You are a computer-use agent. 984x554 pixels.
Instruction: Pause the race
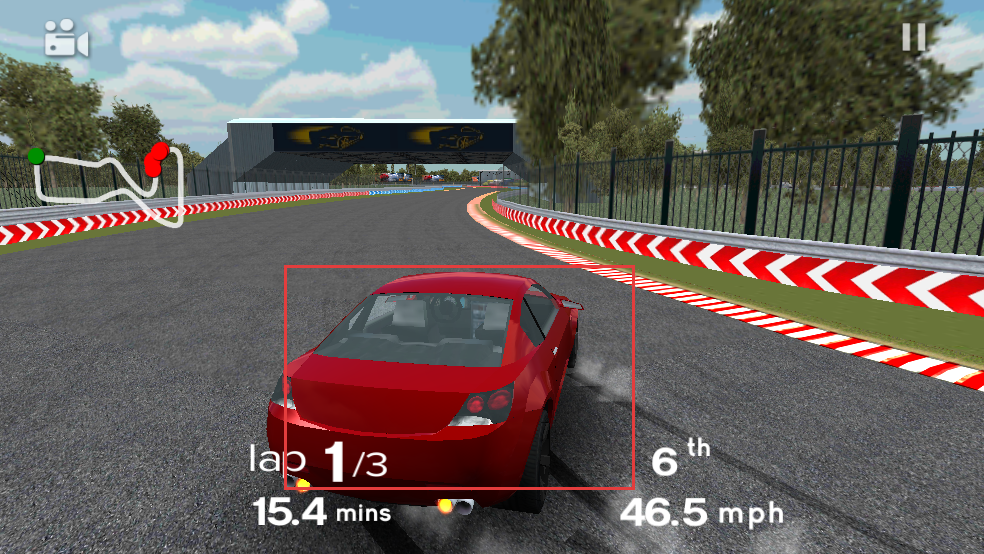[x=914, y=38]
